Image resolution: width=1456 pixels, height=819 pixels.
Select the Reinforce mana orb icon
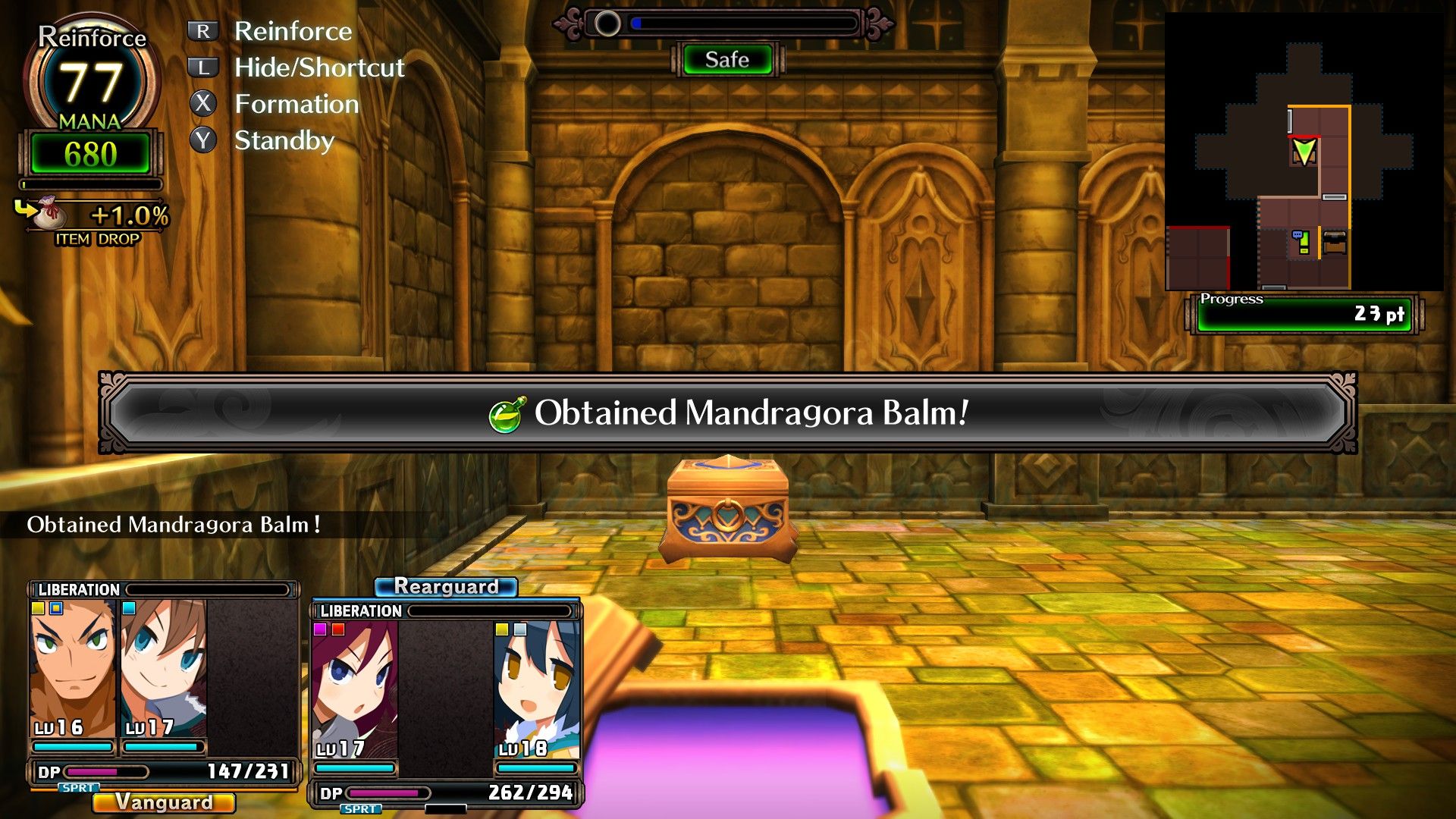[89, 80]
